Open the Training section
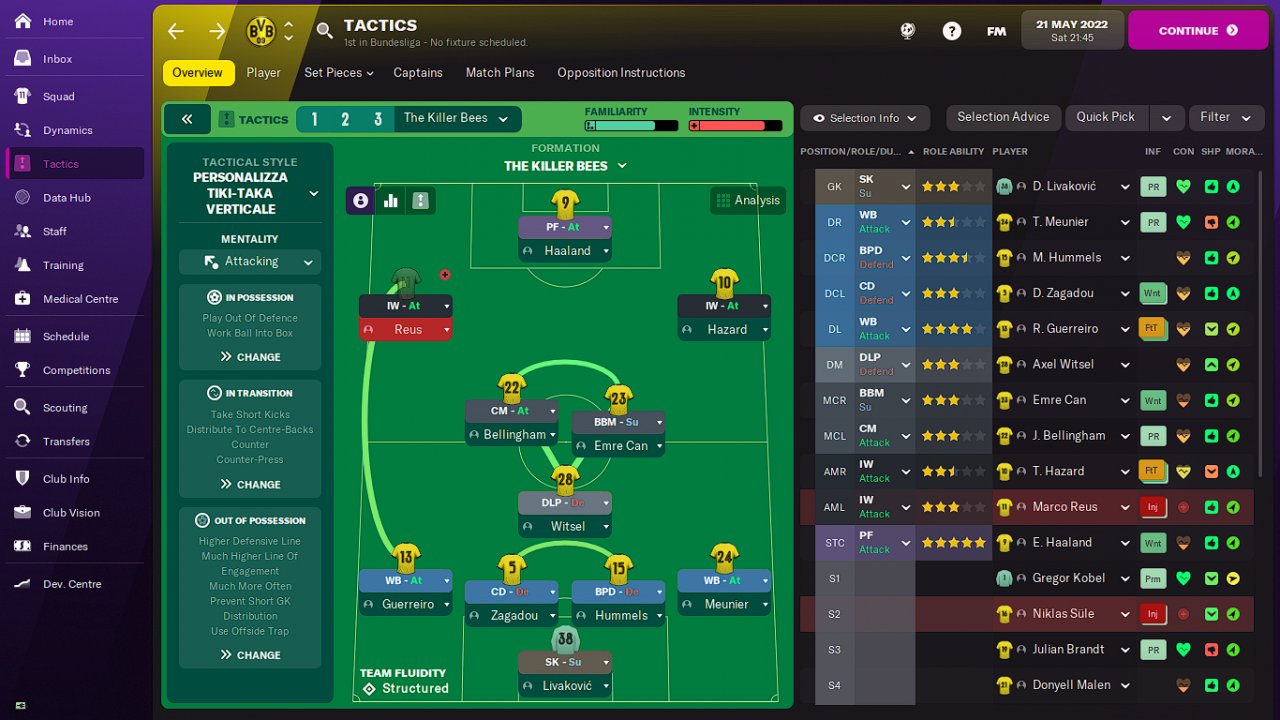Image resolution: width=1280 pixels, height=720 pixels. click(63, 265)
